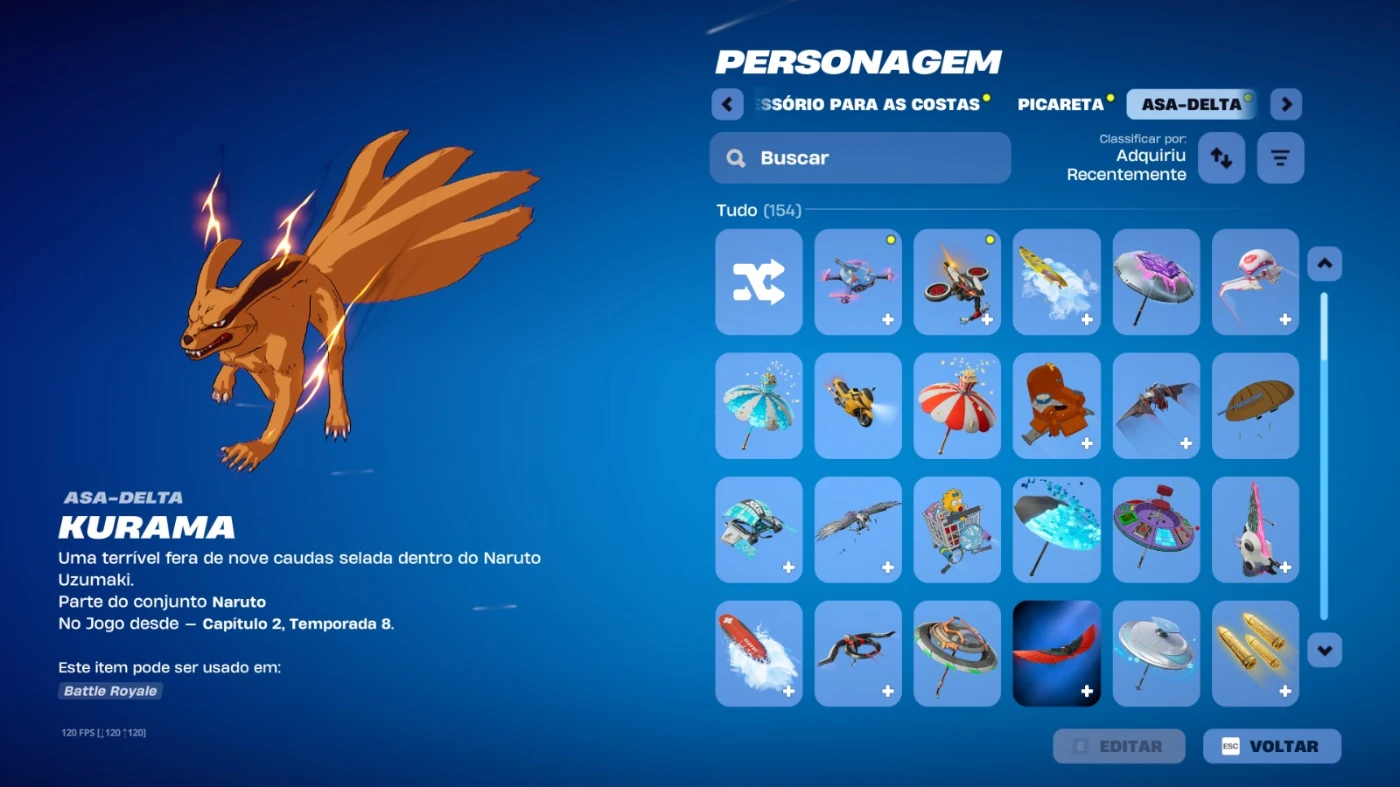Click the Voltar back button
1400x787 pixels.
tap(1272, 746)
